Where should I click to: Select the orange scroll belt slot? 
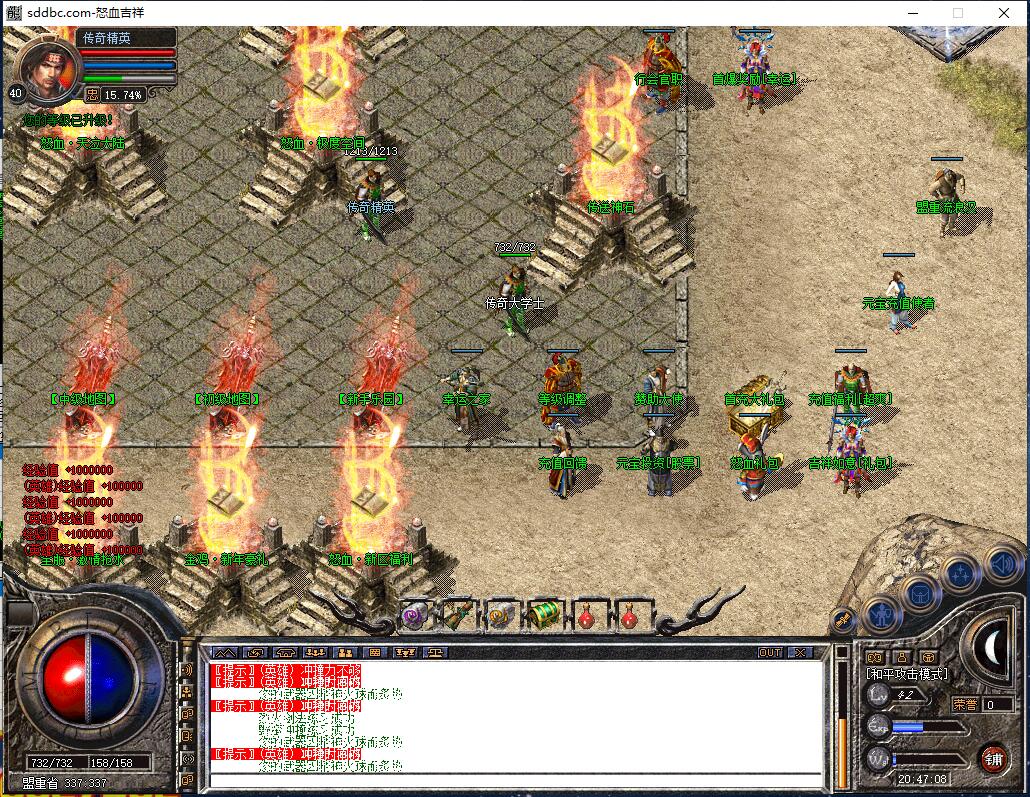pyautogui.click(x=501, y=616)
